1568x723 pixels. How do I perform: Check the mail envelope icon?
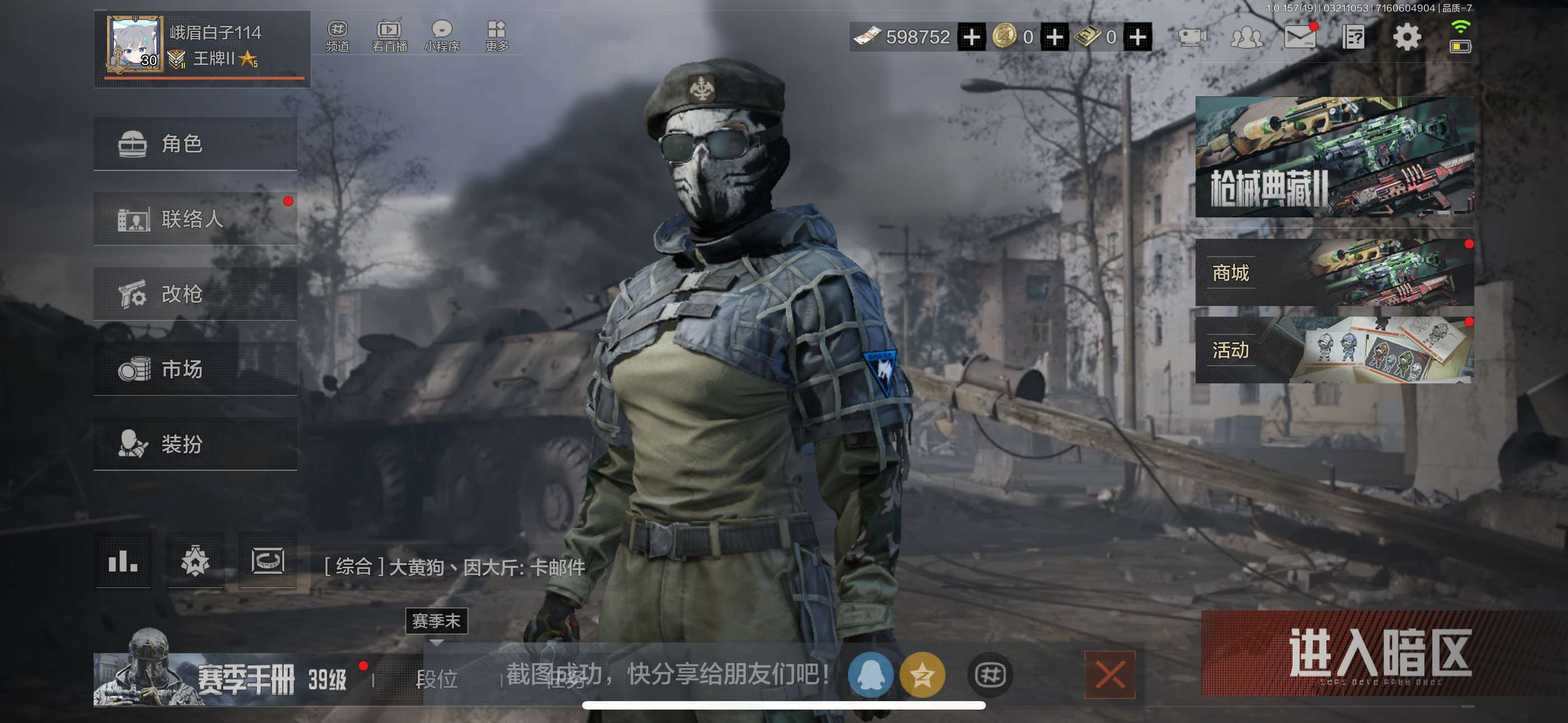pos(1299,37)
